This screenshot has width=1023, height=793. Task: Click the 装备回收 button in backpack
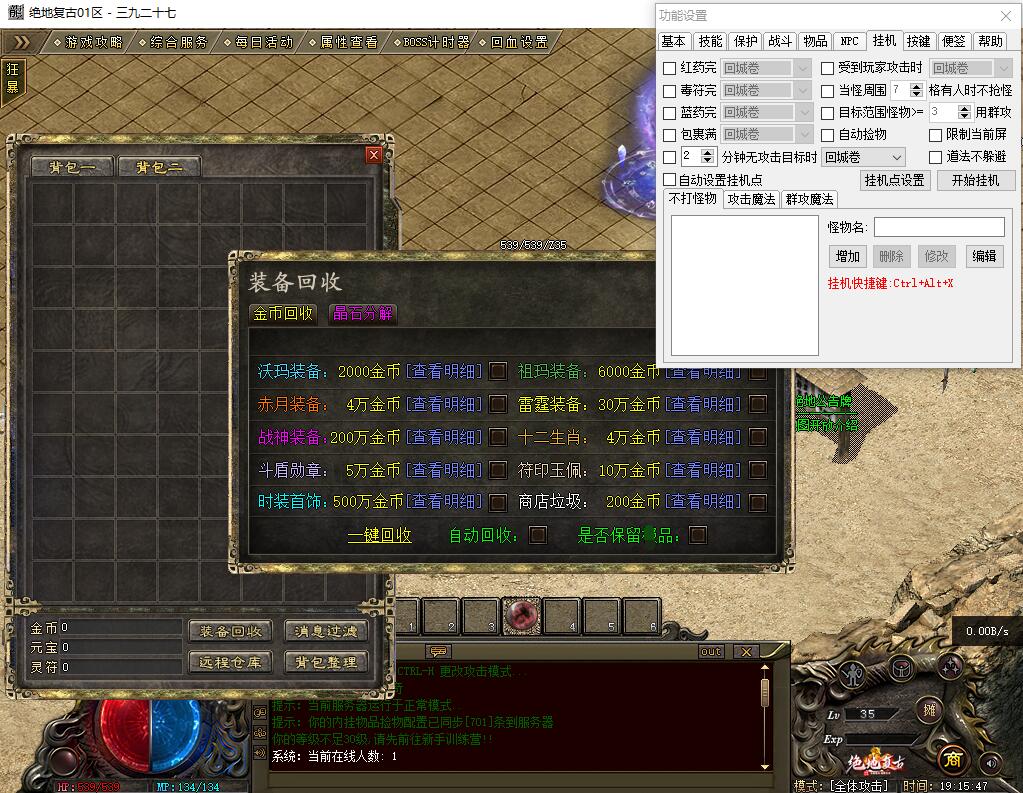point(230,631)
